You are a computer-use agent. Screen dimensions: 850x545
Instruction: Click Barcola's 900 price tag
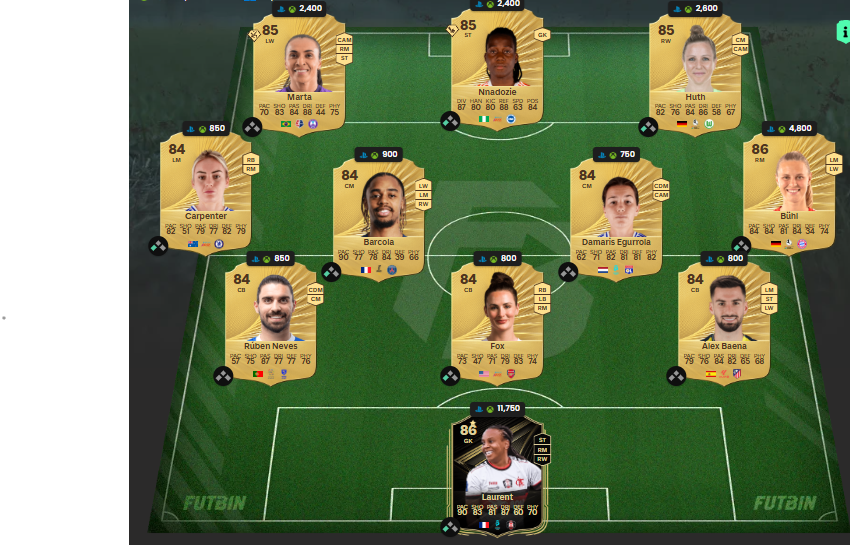pyautogui.click(x=379, y=154)
